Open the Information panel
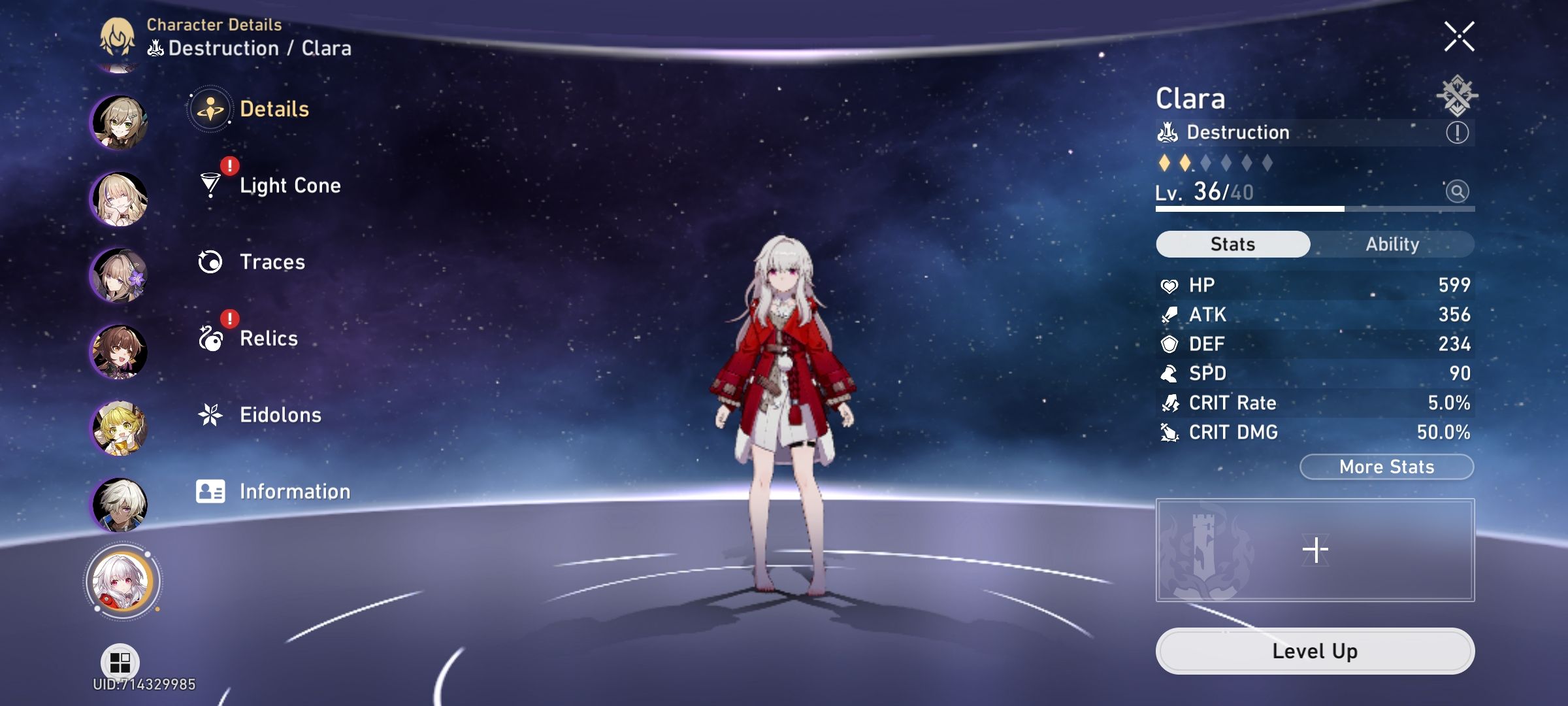This screenshot has height=706, width=1568. (294, 490)
